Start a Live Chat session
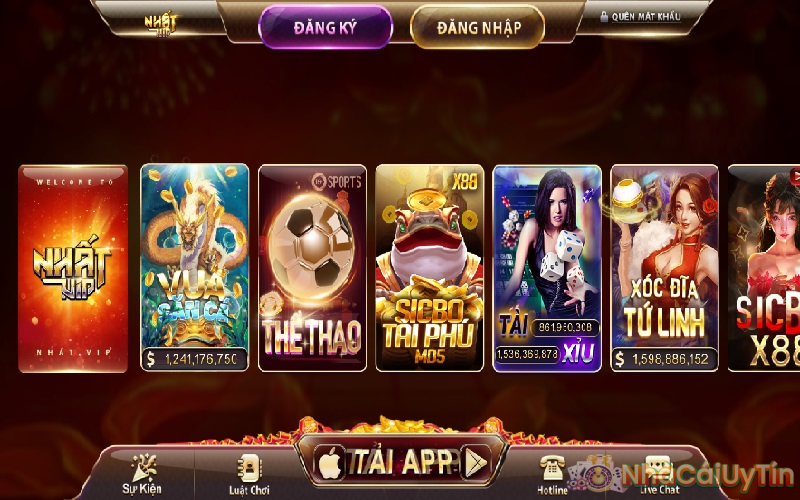Viewport: 800px width, 500px height. (657, 473)
